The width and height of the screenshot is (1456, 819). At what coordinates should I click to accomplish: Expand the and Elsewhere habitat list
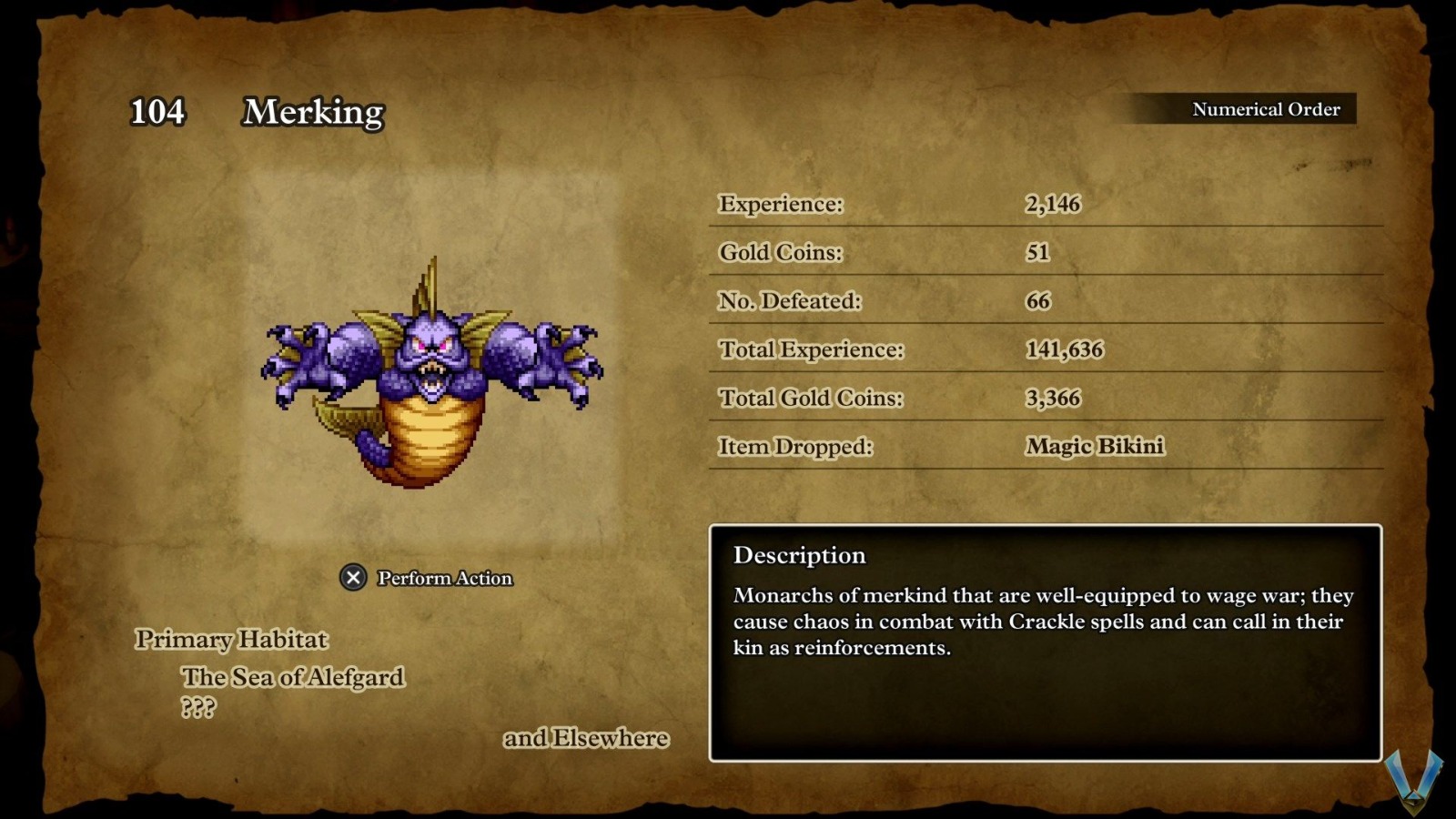point(586,738)
